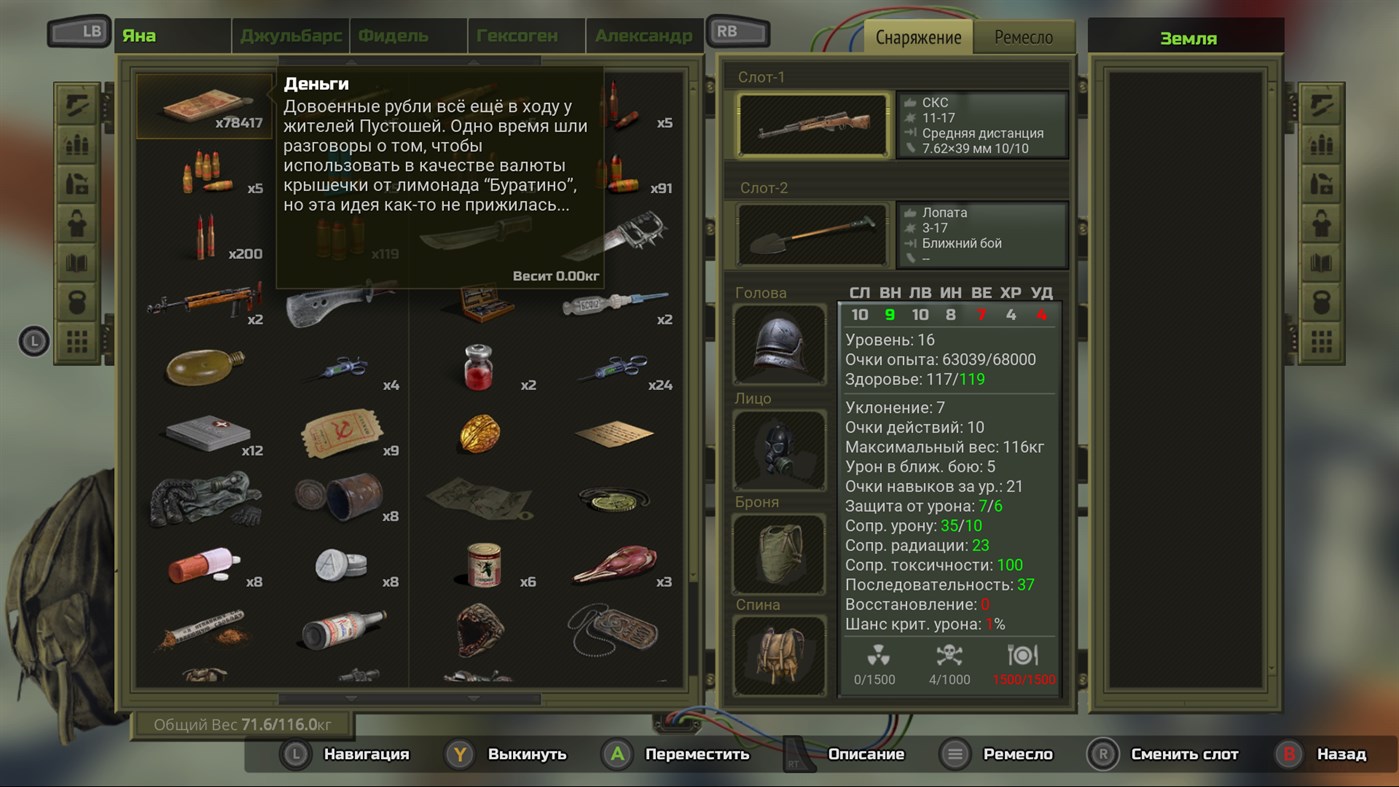Pick the vest in the Броня slot

[780, 554]
